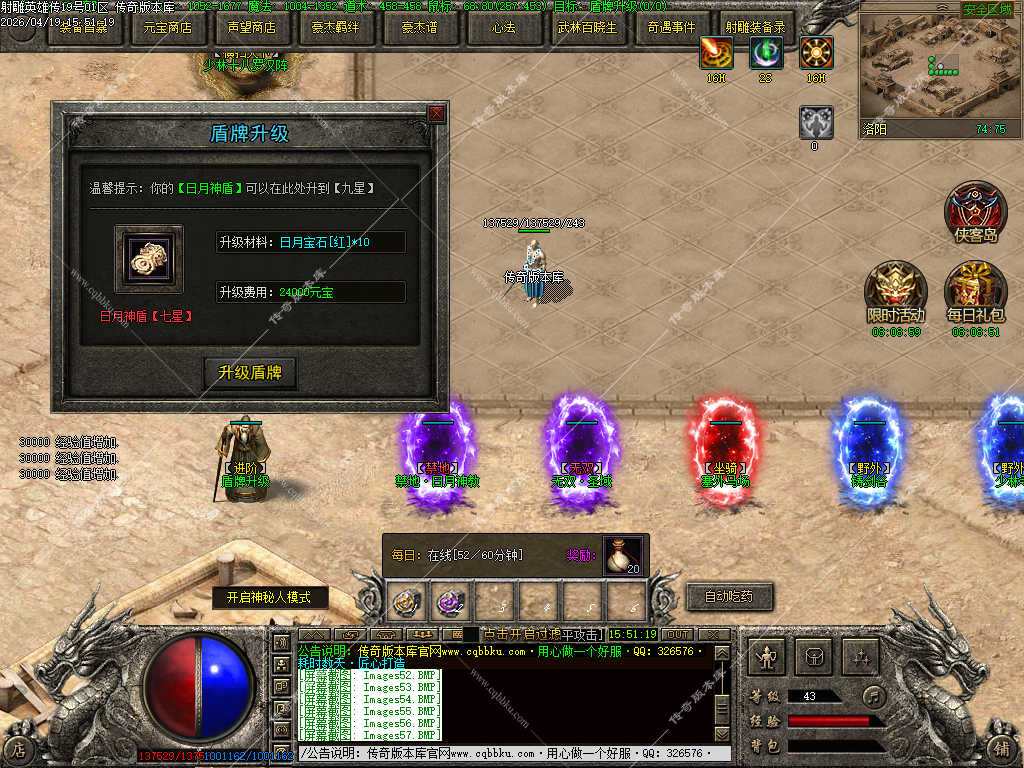Viewport: 1024px width, 768px height.
Task: Open the 心法 menu
Action: (x=503, y=28)
